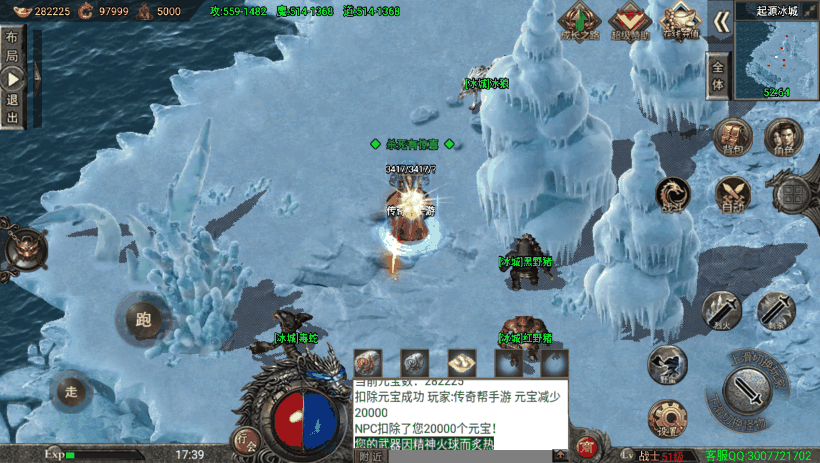This screenshot has width=820, height=463.
Task: Open the 起源冰城 minimap
Action: 776,52
